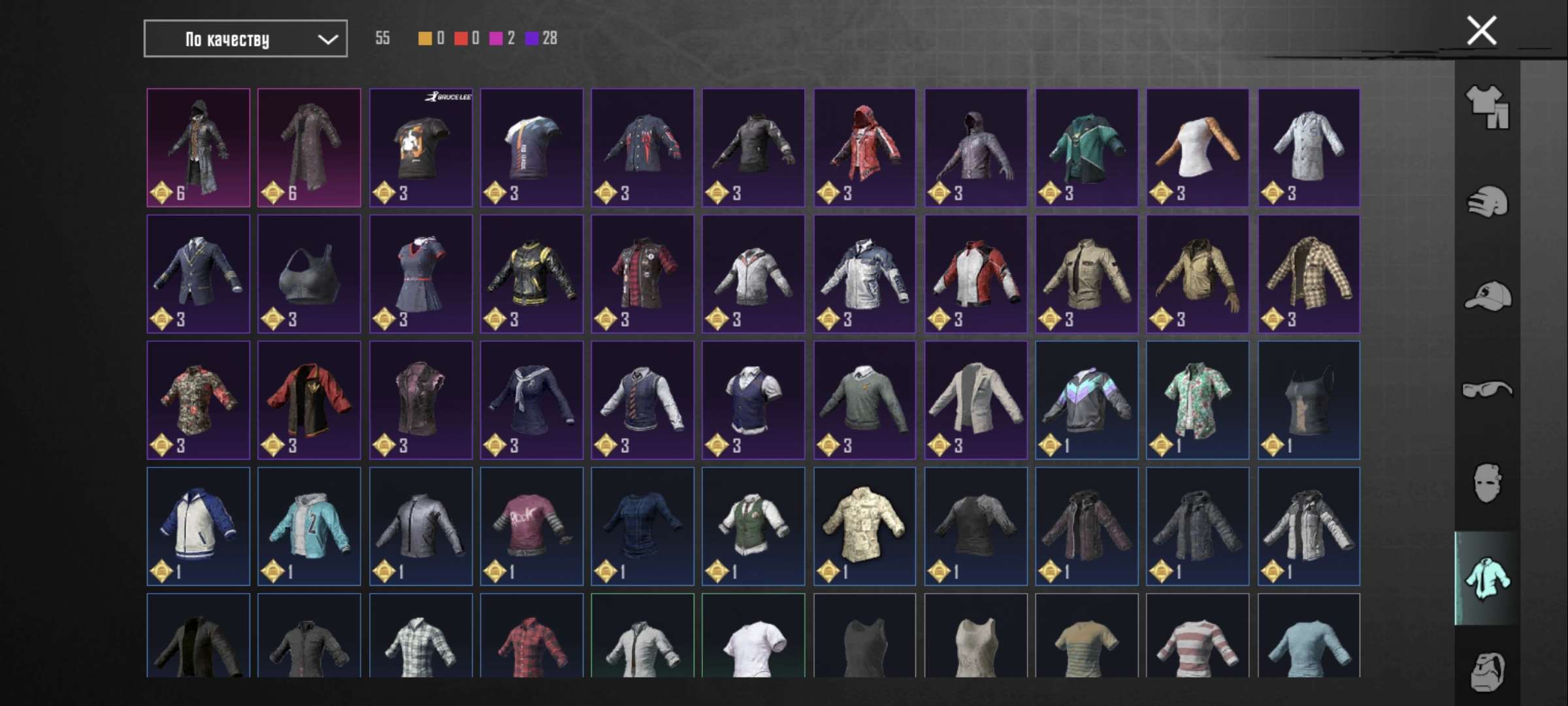Select the floral Hawaiian shirt item
The image size is (1568, 706).
tap(1197, 399)
